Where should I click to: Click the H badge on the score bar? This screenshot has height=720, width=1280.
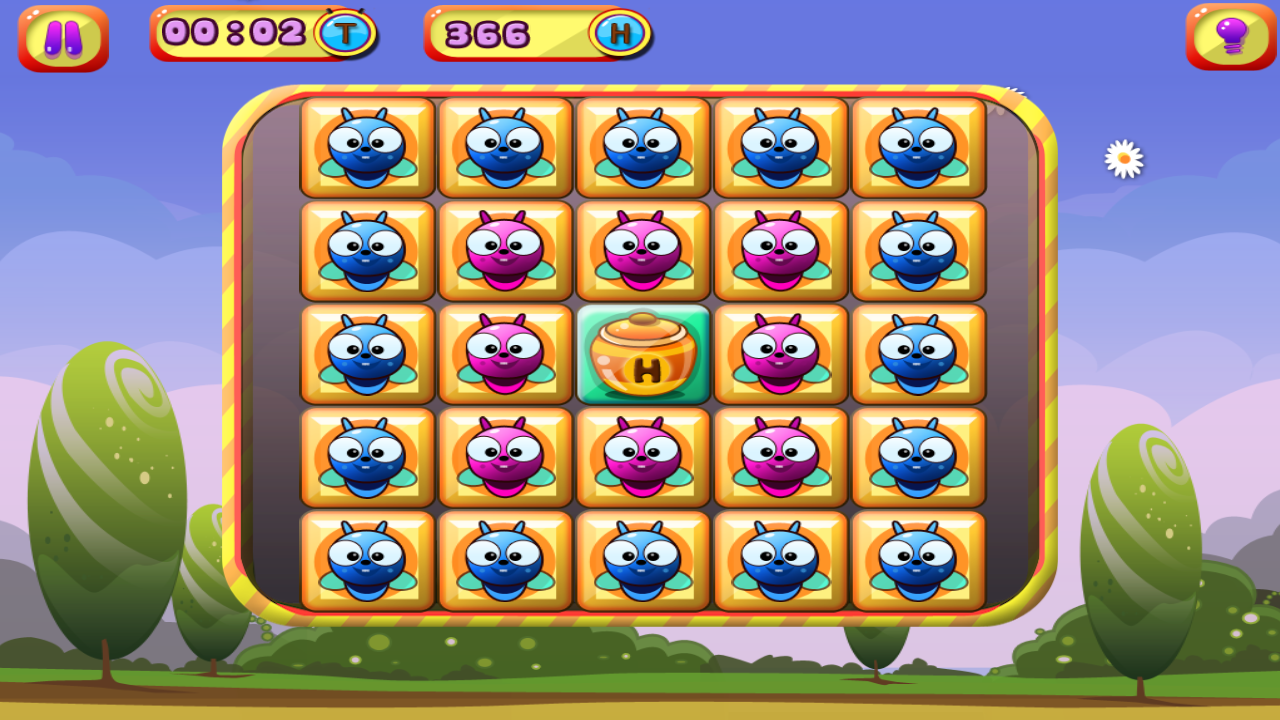point(620,33)
